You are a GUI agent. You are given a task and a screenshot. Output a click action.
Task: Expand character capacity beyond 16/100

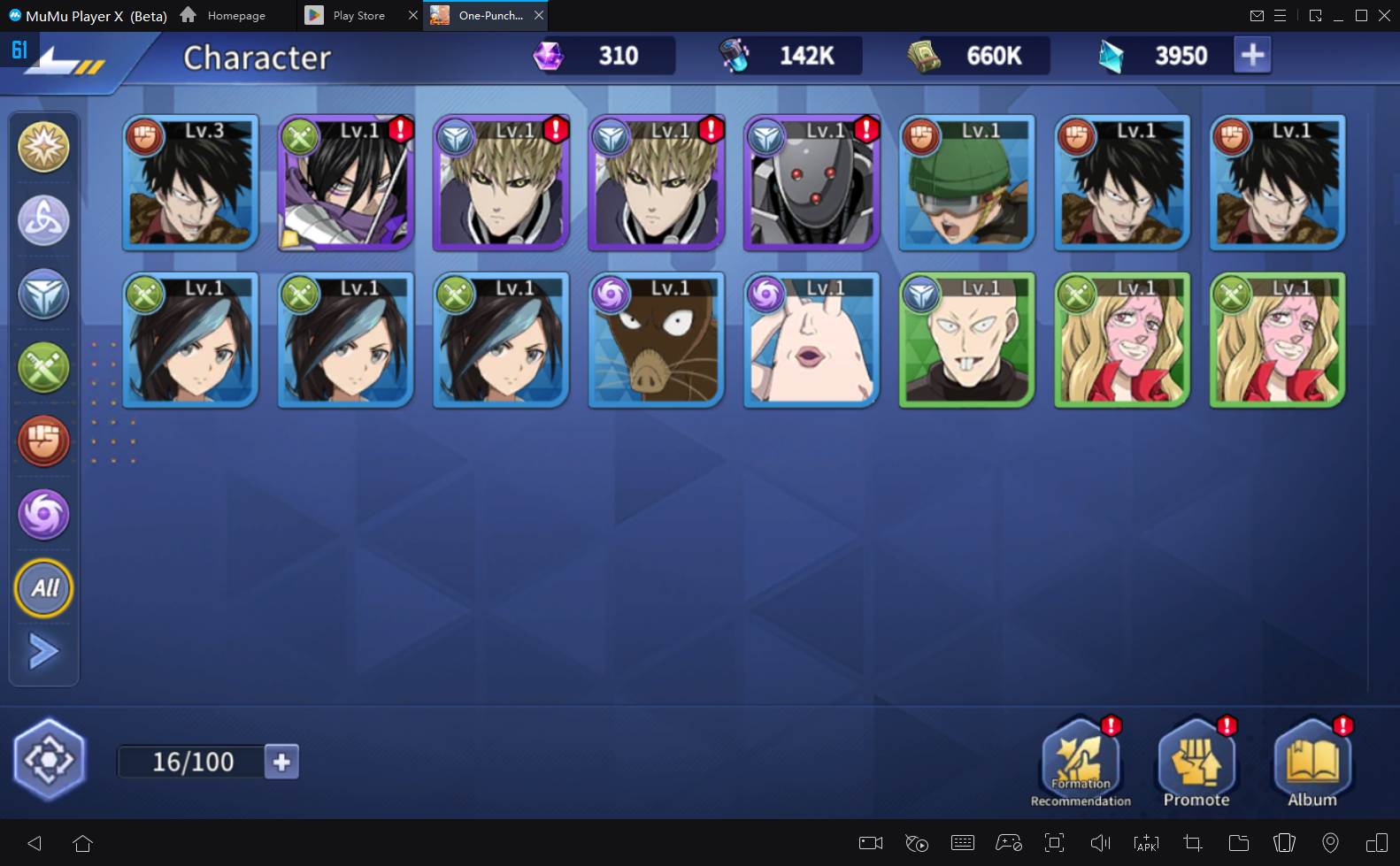pos(281,762)
